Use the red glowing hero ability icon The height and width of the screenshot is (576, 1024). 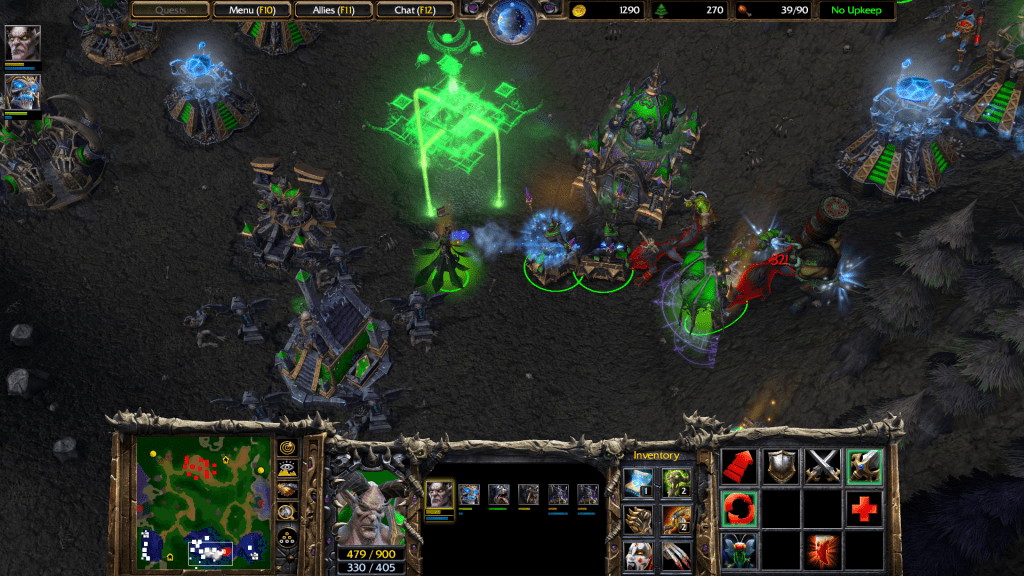[822, 549]
